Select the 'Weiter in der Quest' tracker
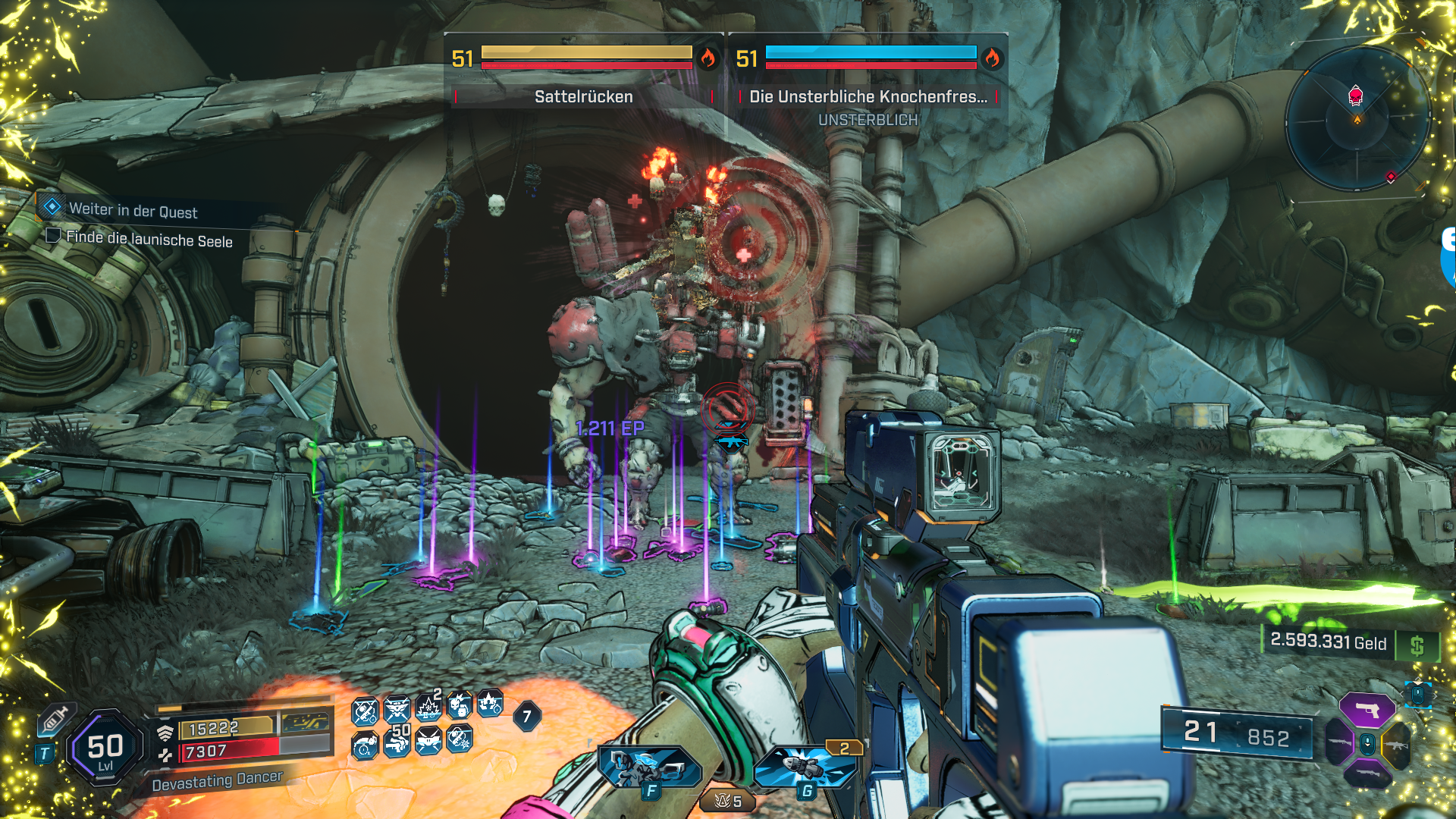The width and height of the screenshot is (1456, 819). click(x=133, y=210)
